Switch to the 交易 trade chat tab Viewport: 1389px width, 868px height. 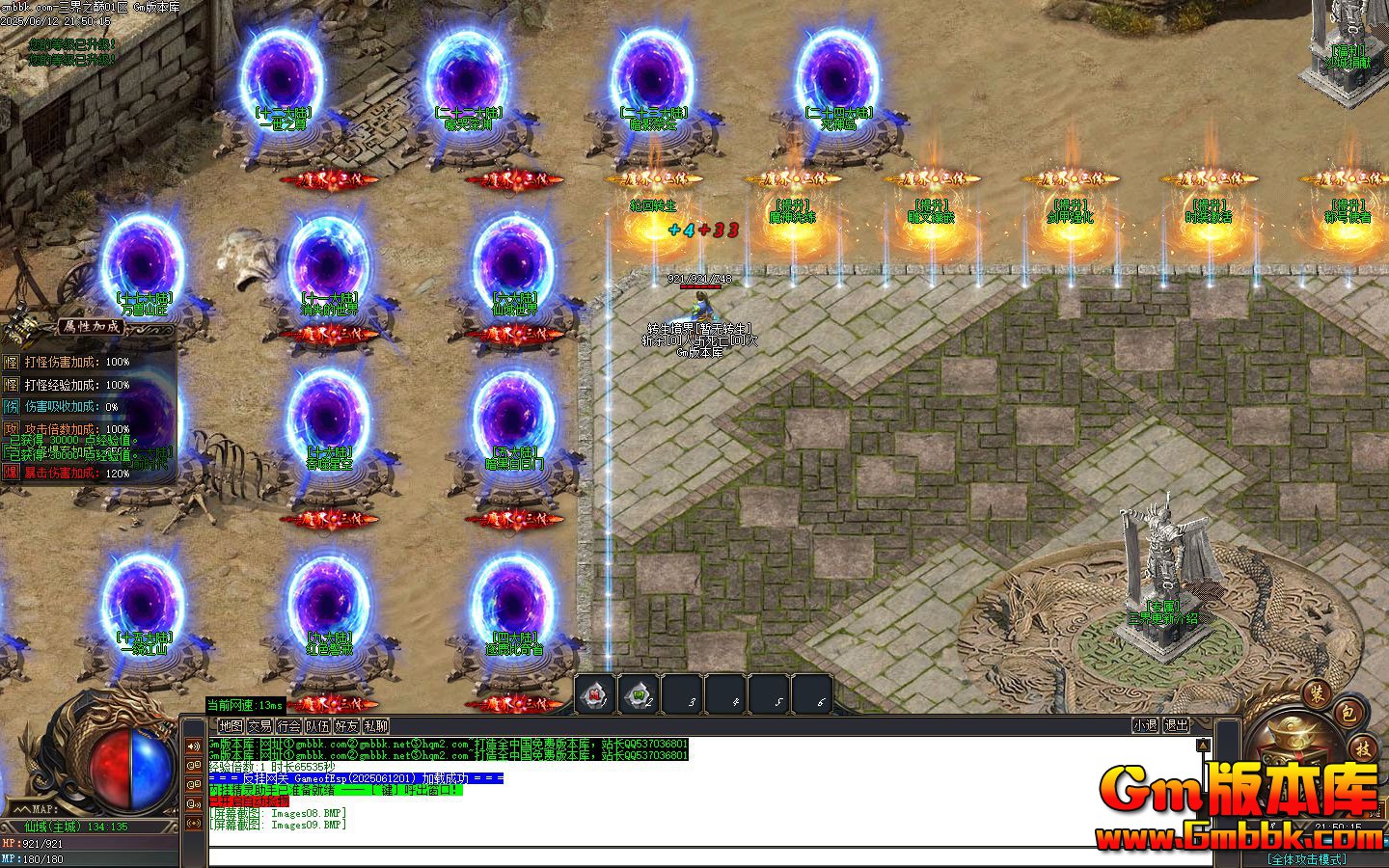click(259, 727)
